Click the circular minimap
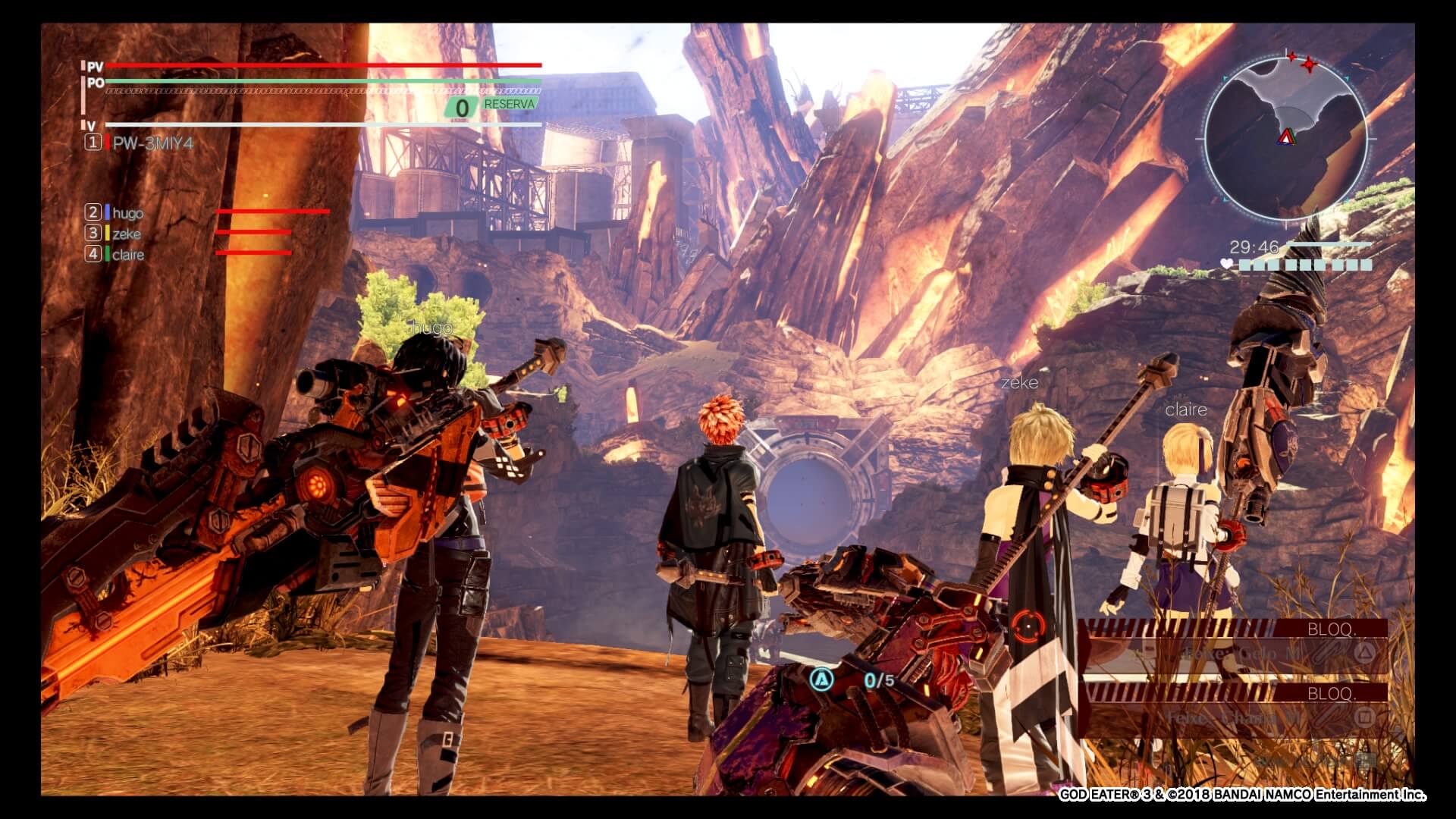Screen dimensions: 1456x819 [1285, 139]
